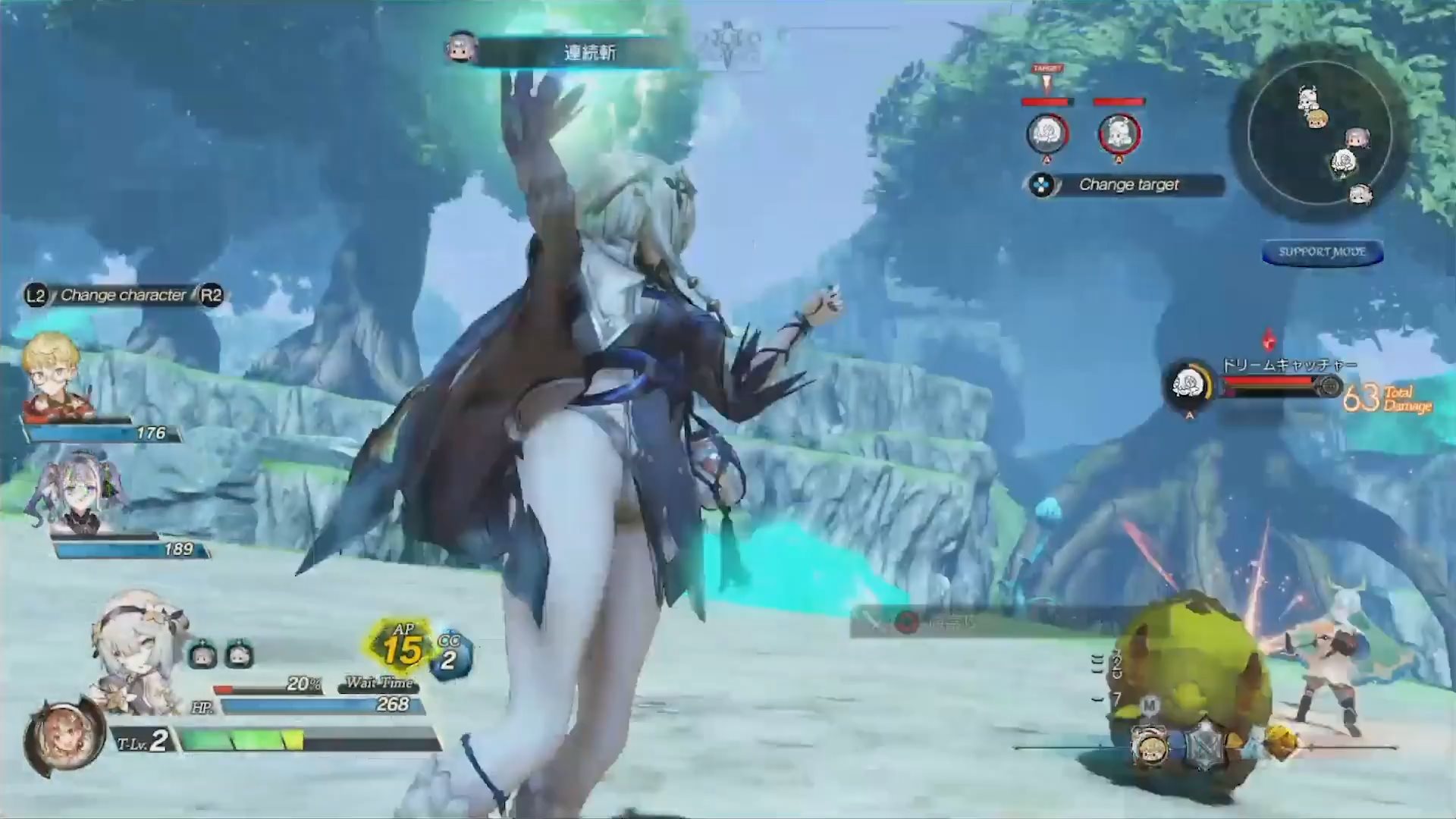Switch to the twin-tailed silver-haired girl portrait
This screenshot has height=819, width=1456.
click(76, 491)
